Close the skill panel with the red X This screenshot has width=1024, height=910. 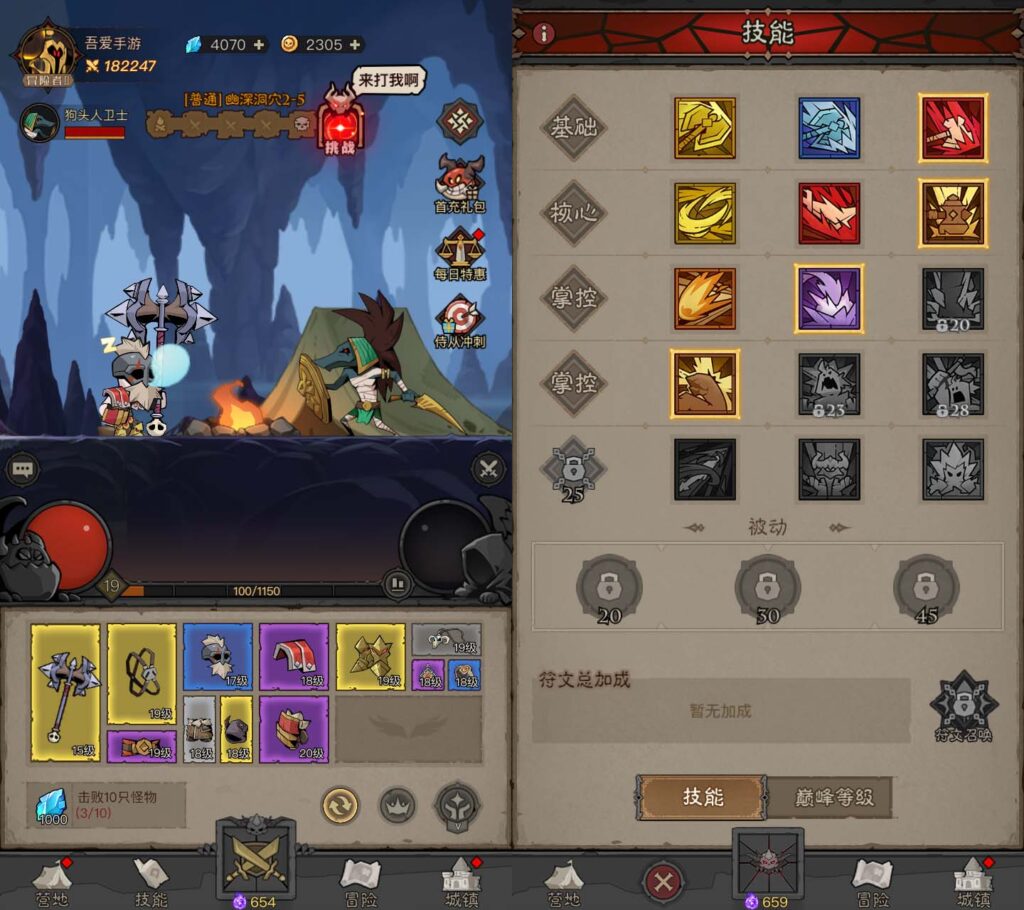(x=663, y=882)
